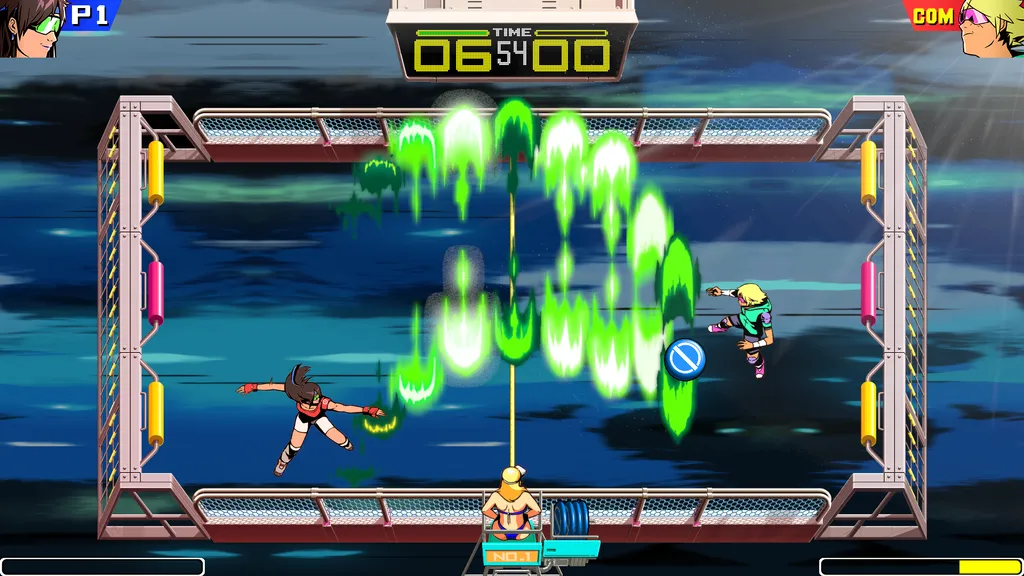Click the P1 character portrait
Image resolution: width=1024 pixels, height=576 pixels.
(x=32, y=26)
